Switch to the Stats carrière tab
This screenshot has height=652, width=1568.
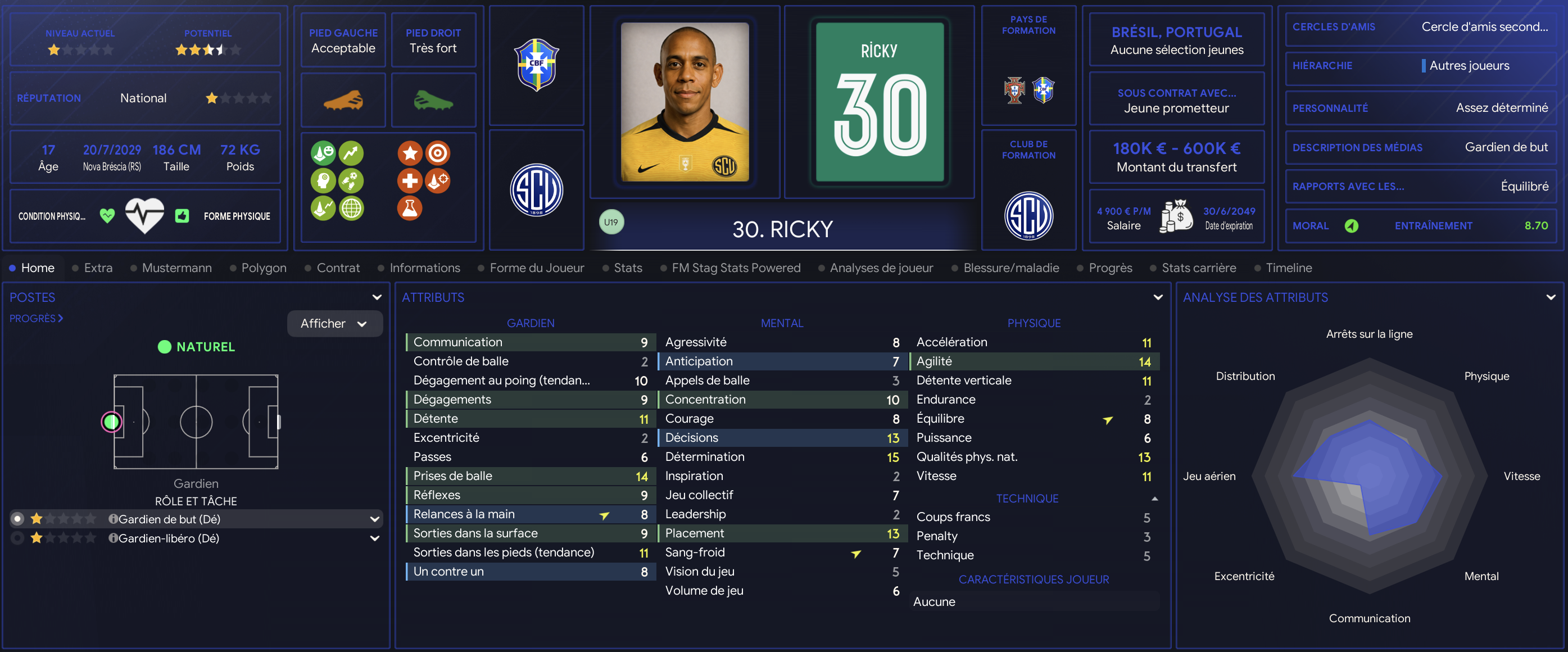(1198, 268)
